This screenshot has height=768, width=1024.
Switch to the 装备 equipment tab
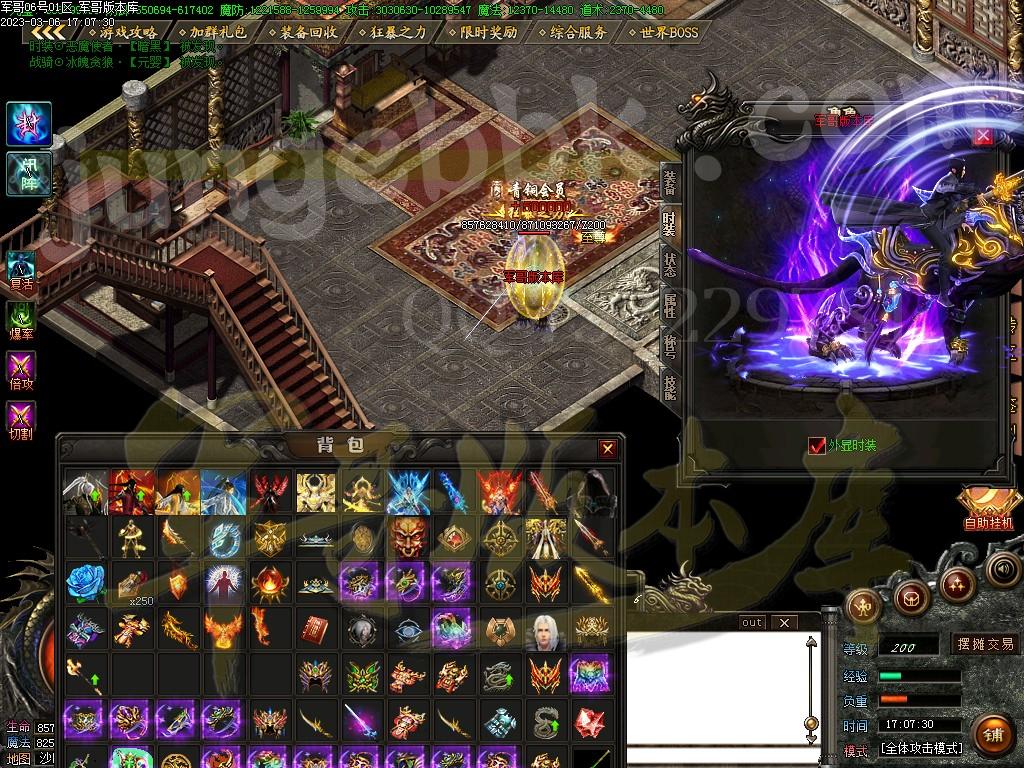pos(670,182)
